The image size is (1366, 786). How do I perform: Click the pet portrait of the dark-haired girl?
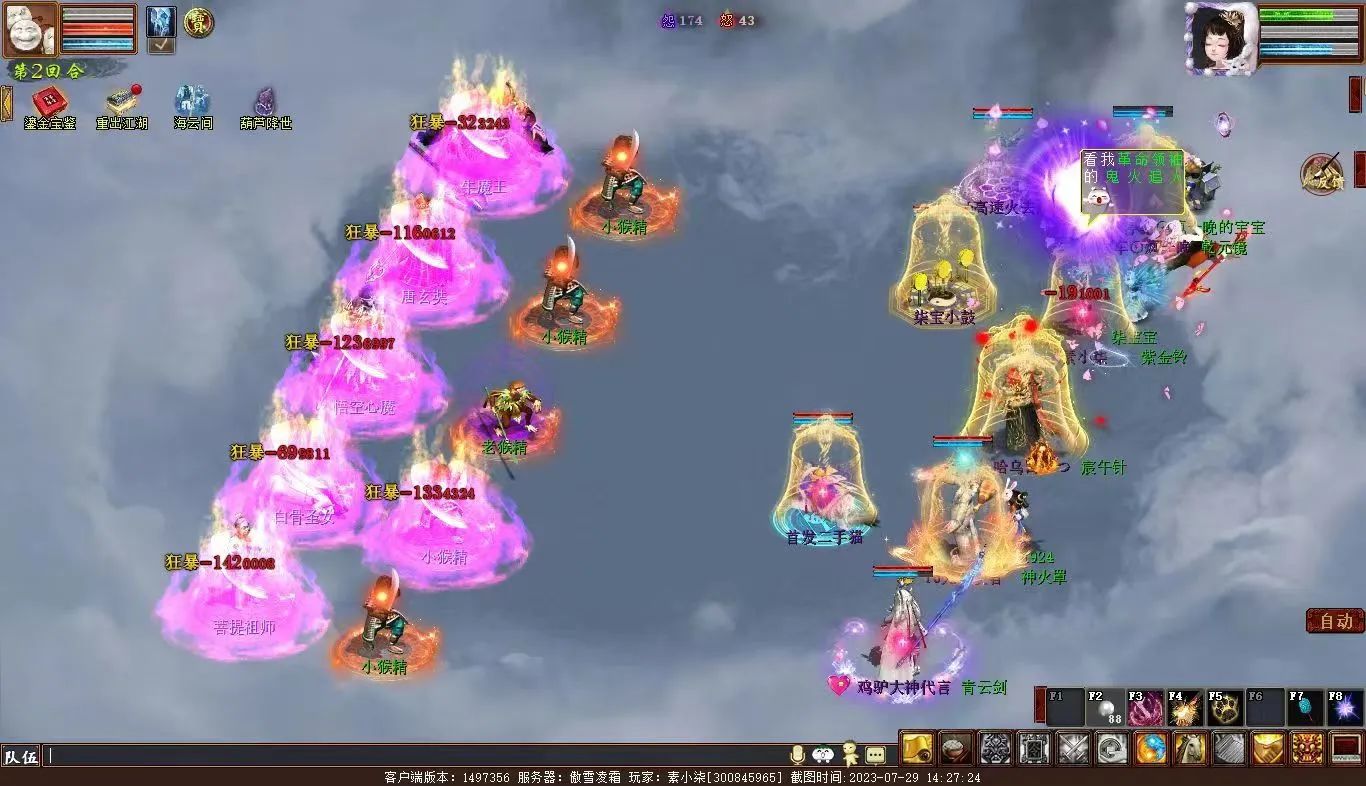[1220, 38]
